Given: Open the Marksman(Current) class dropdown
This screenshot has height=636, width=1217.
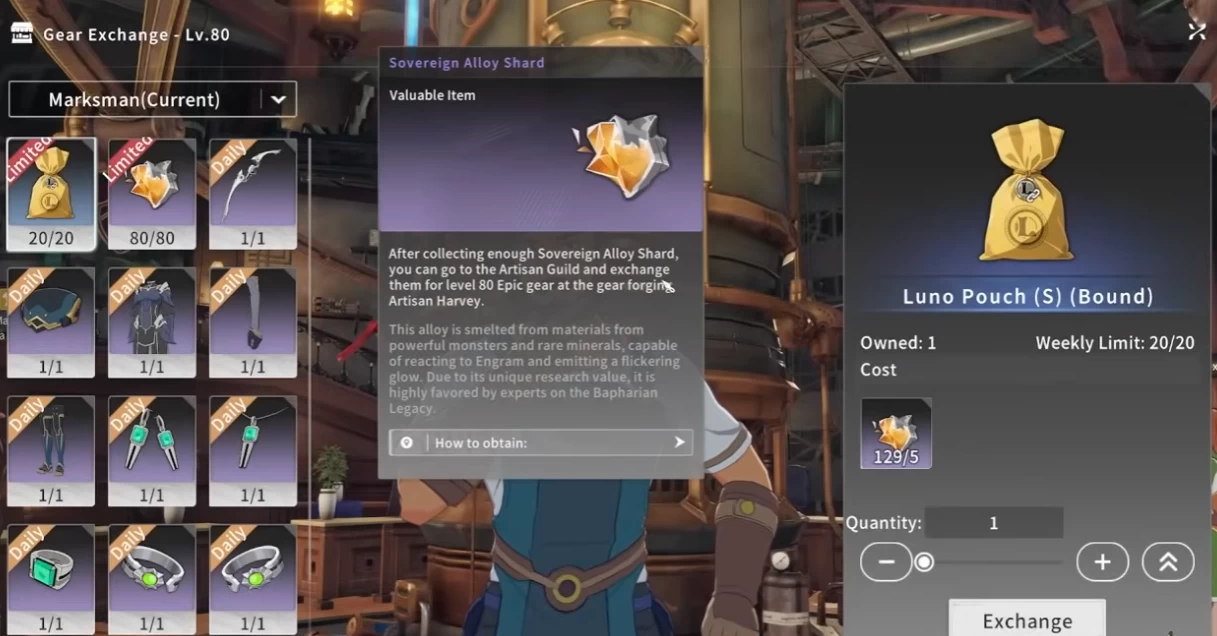Looking at the screenshot, I should pos(152,100).
